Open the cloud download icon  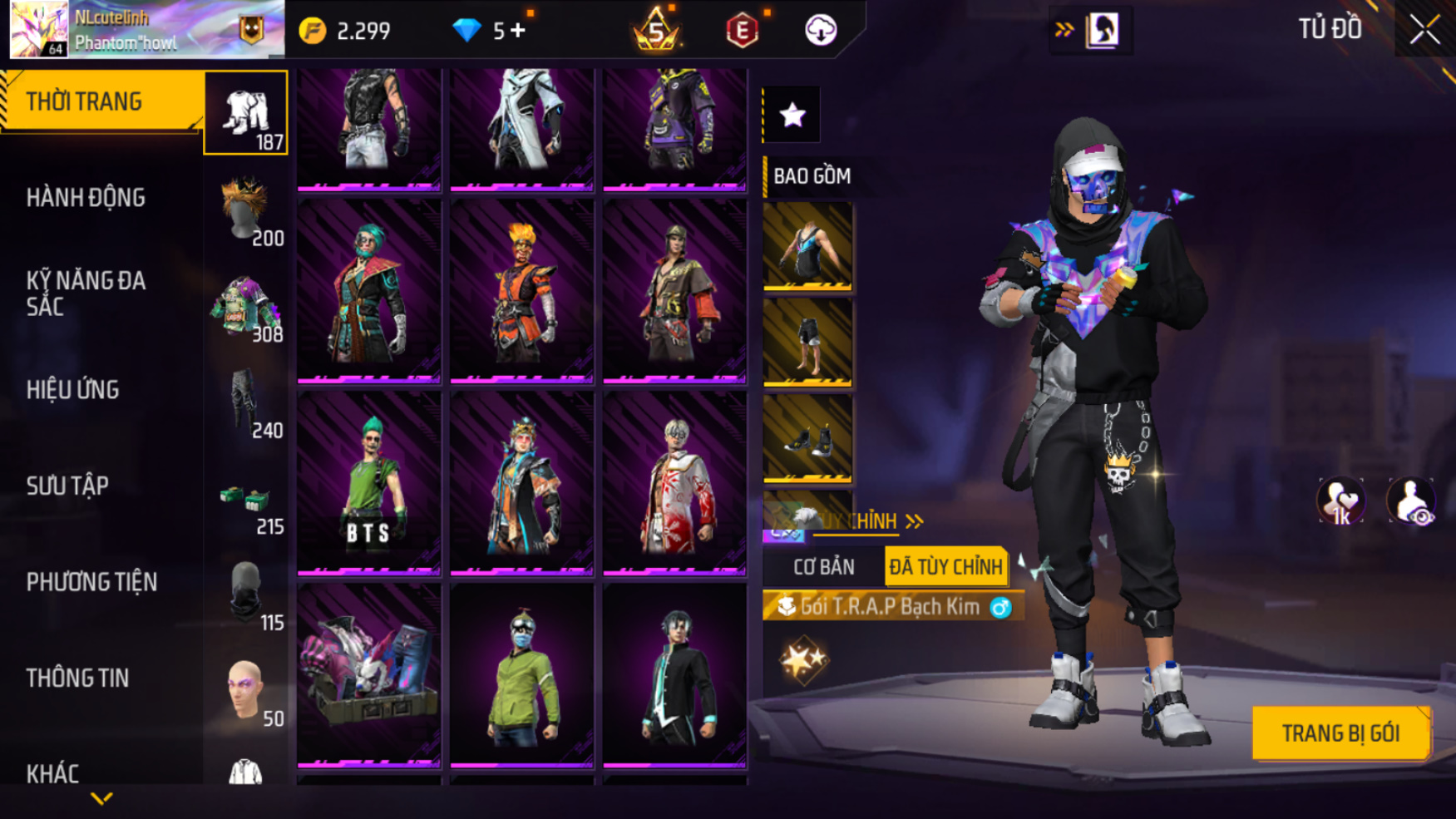[x=821, y=31]
